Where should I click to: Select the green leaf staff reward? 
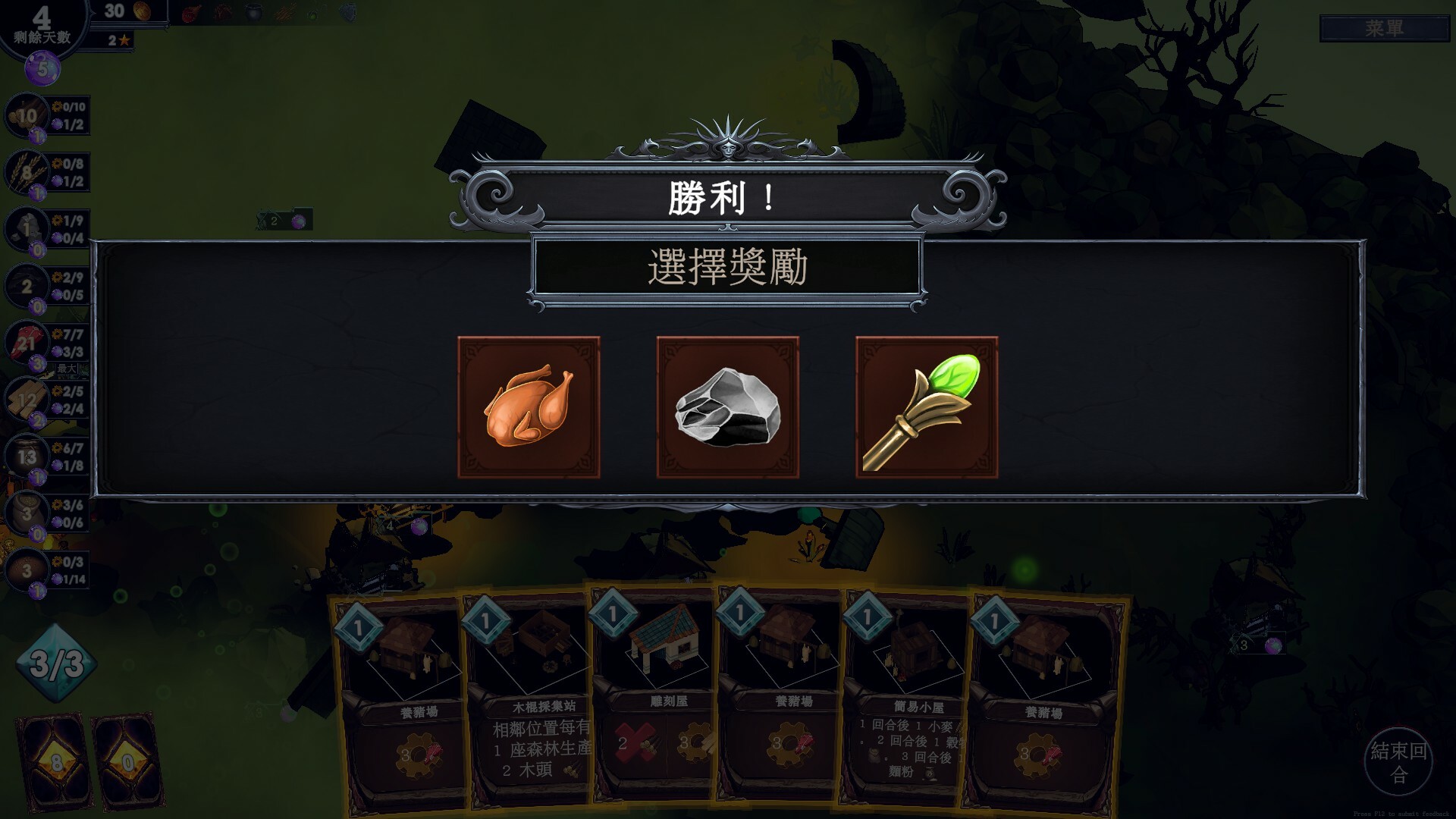(x=929, y=407)
